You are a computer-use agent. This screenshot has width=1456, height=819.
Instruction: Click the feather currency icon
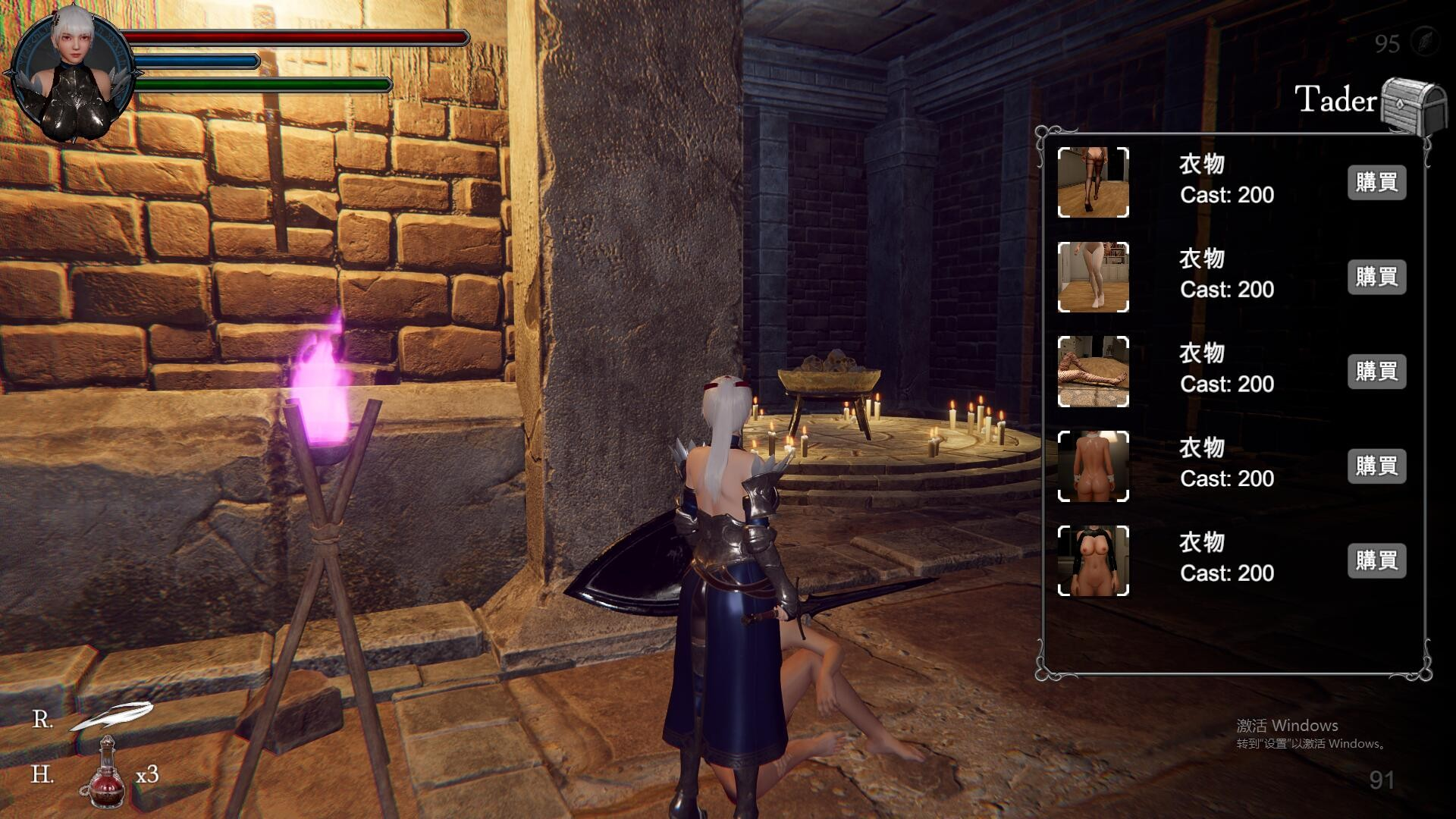tap(1424, 41)
